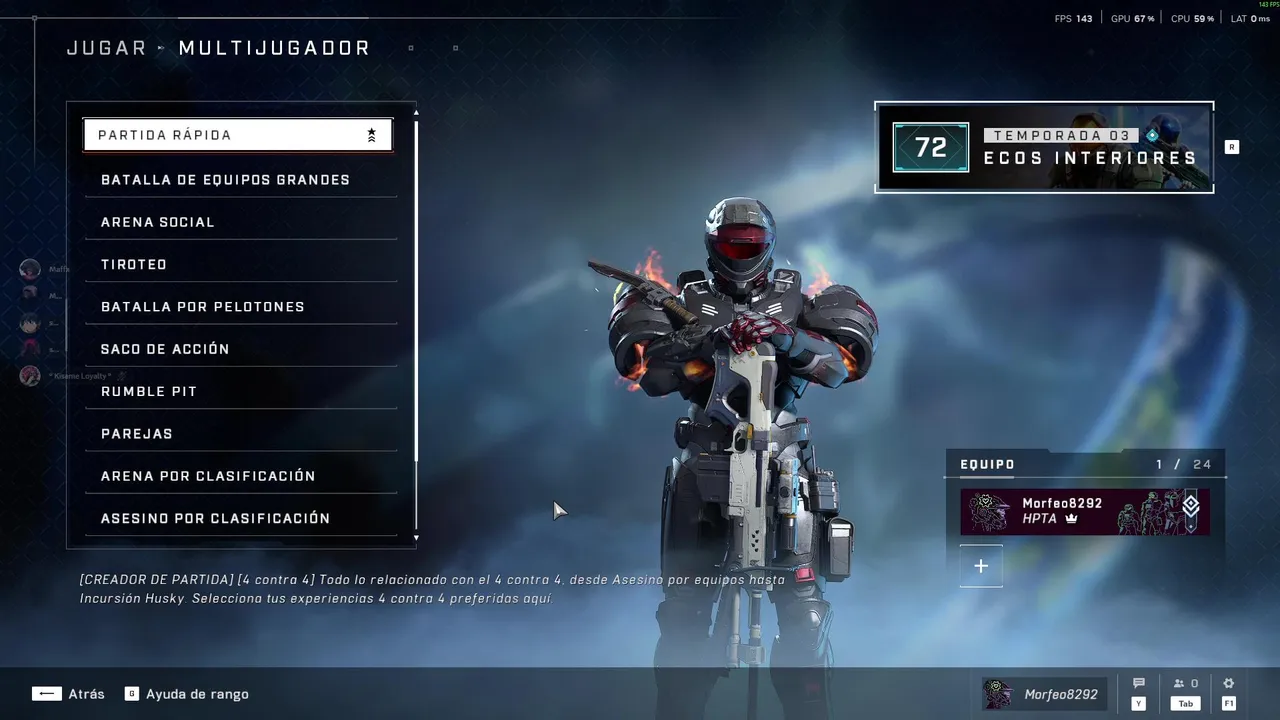The height and width of the screenshot is (720, 1280).
Task: Open the chat speech bubble icon
Action: point(1138,684)
